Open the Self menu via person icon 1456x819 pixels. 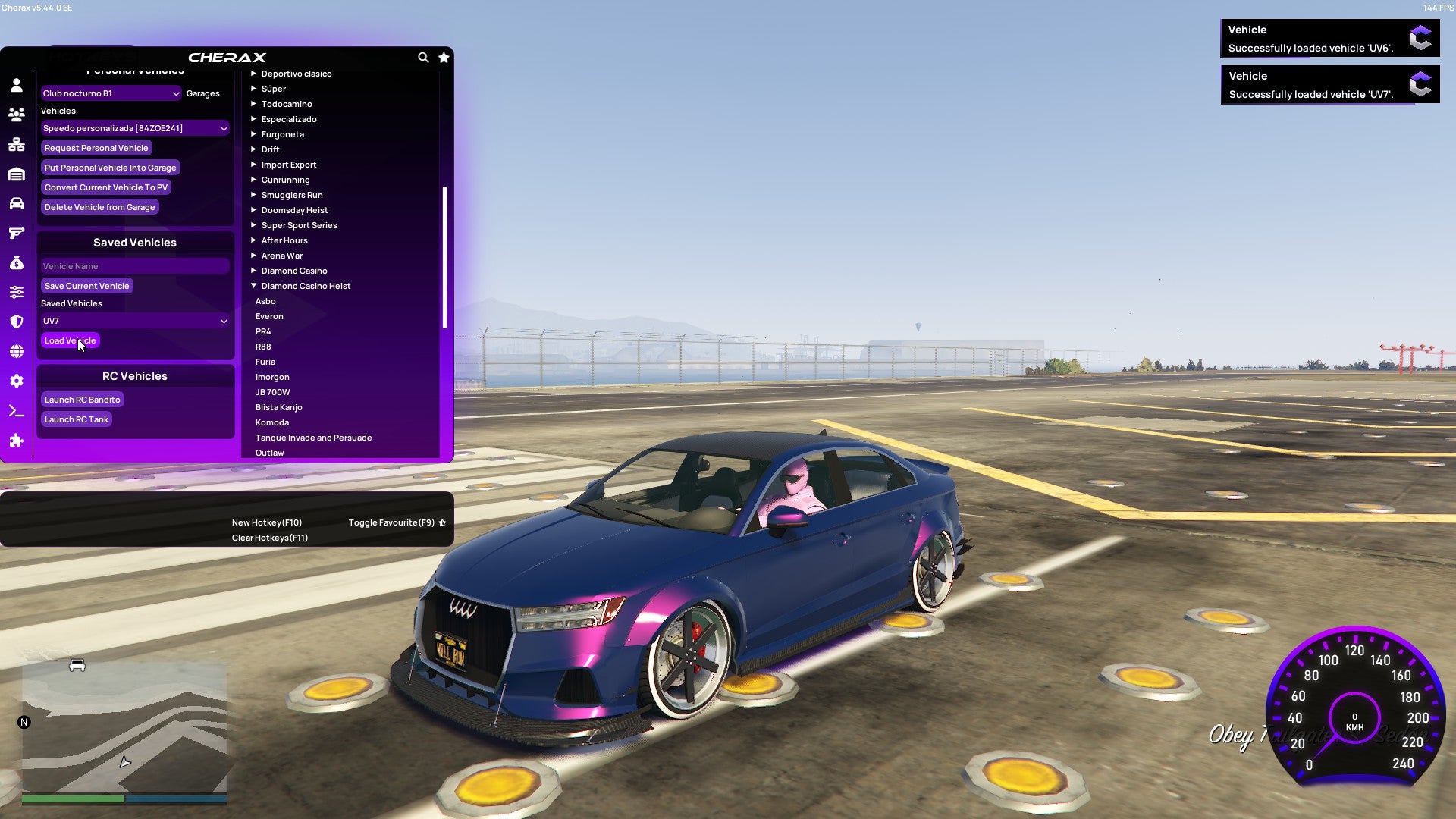(17, 85)
